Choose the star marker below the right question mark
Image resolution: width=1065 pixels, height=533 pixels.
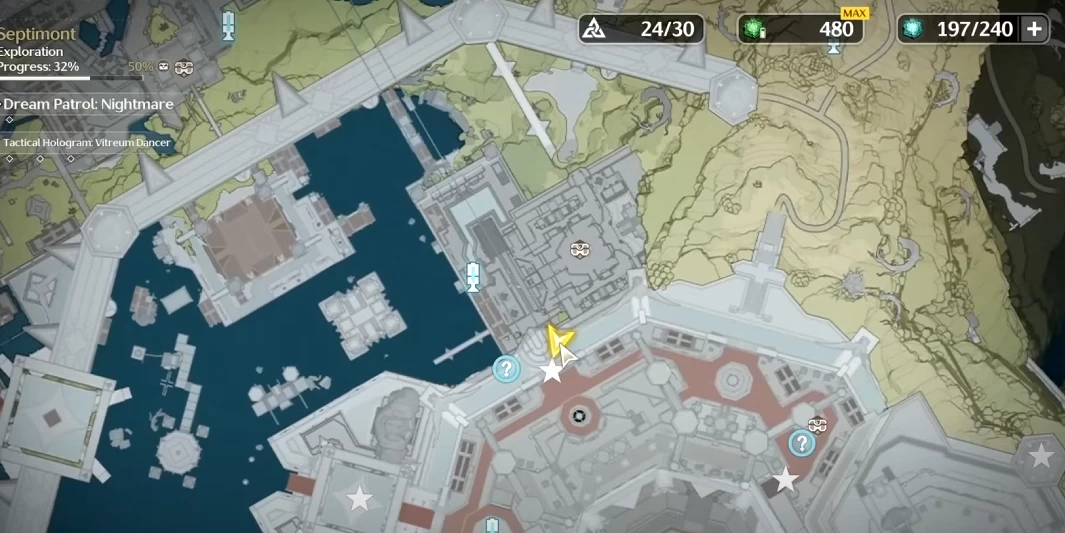[786, 481]
